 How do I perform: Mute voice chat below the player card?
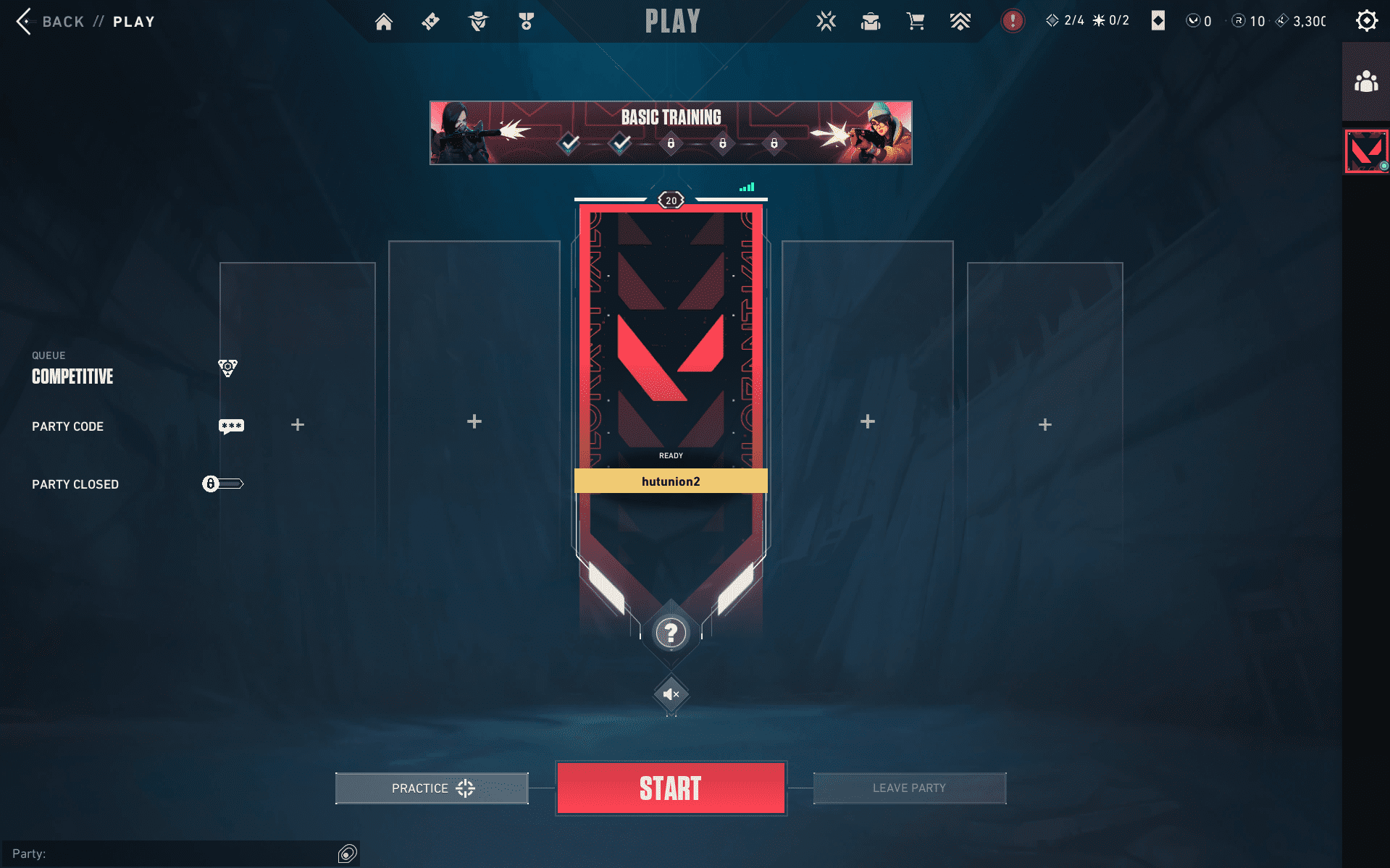pyautogui.click(x=670, y=693)
